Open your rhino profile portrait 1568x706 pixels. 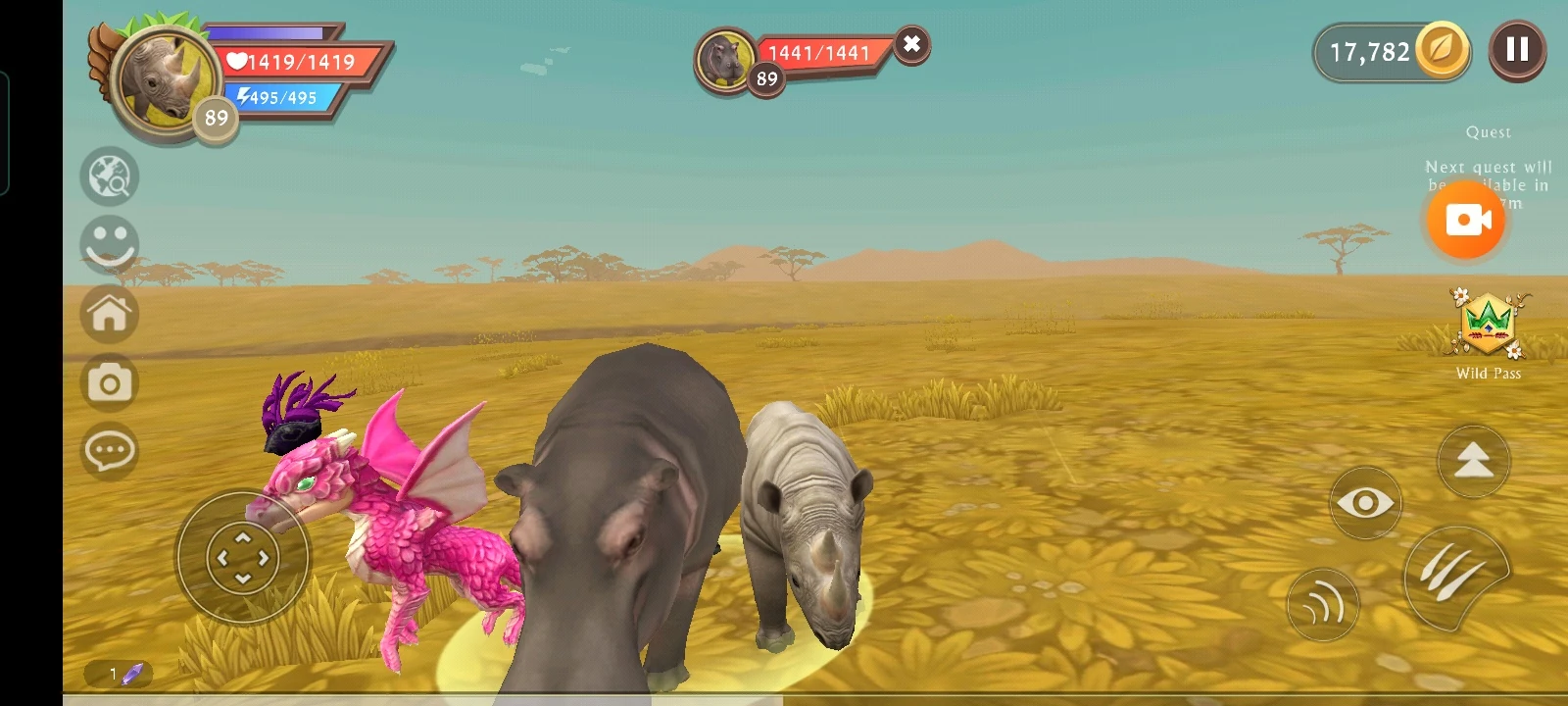point(163,80)
